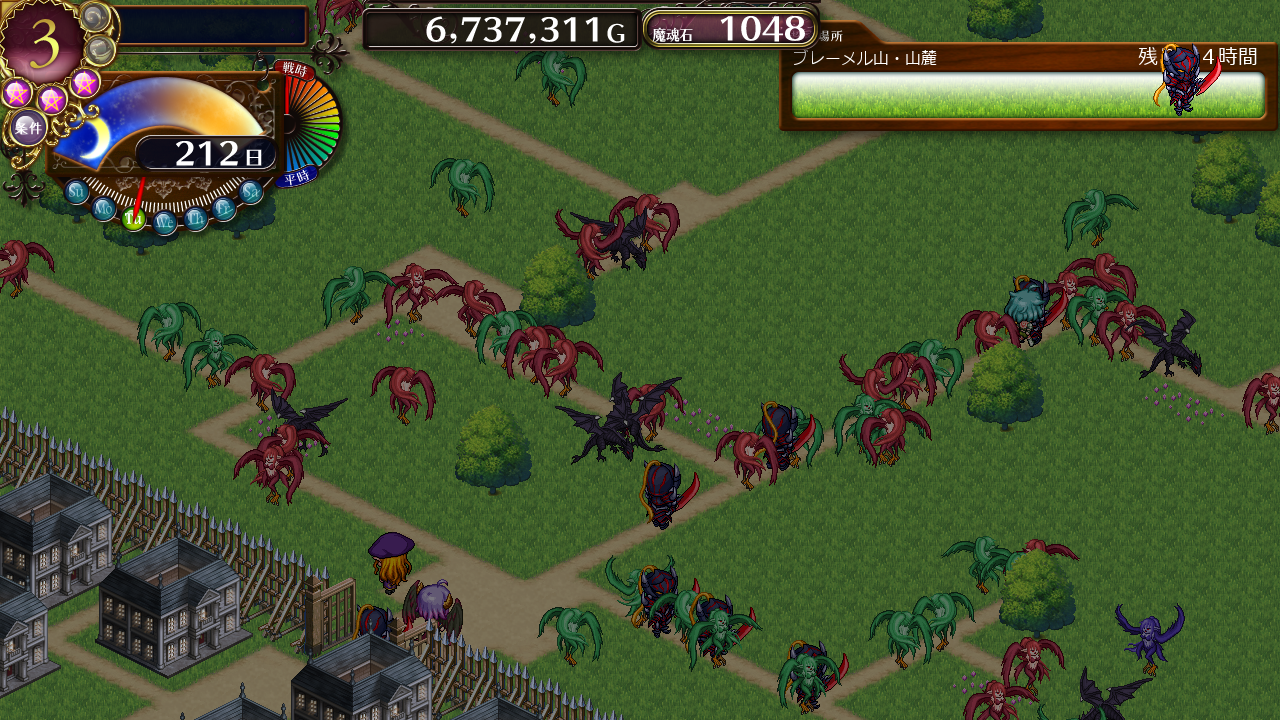Select the Sa weekday orb

pos(252,191)
